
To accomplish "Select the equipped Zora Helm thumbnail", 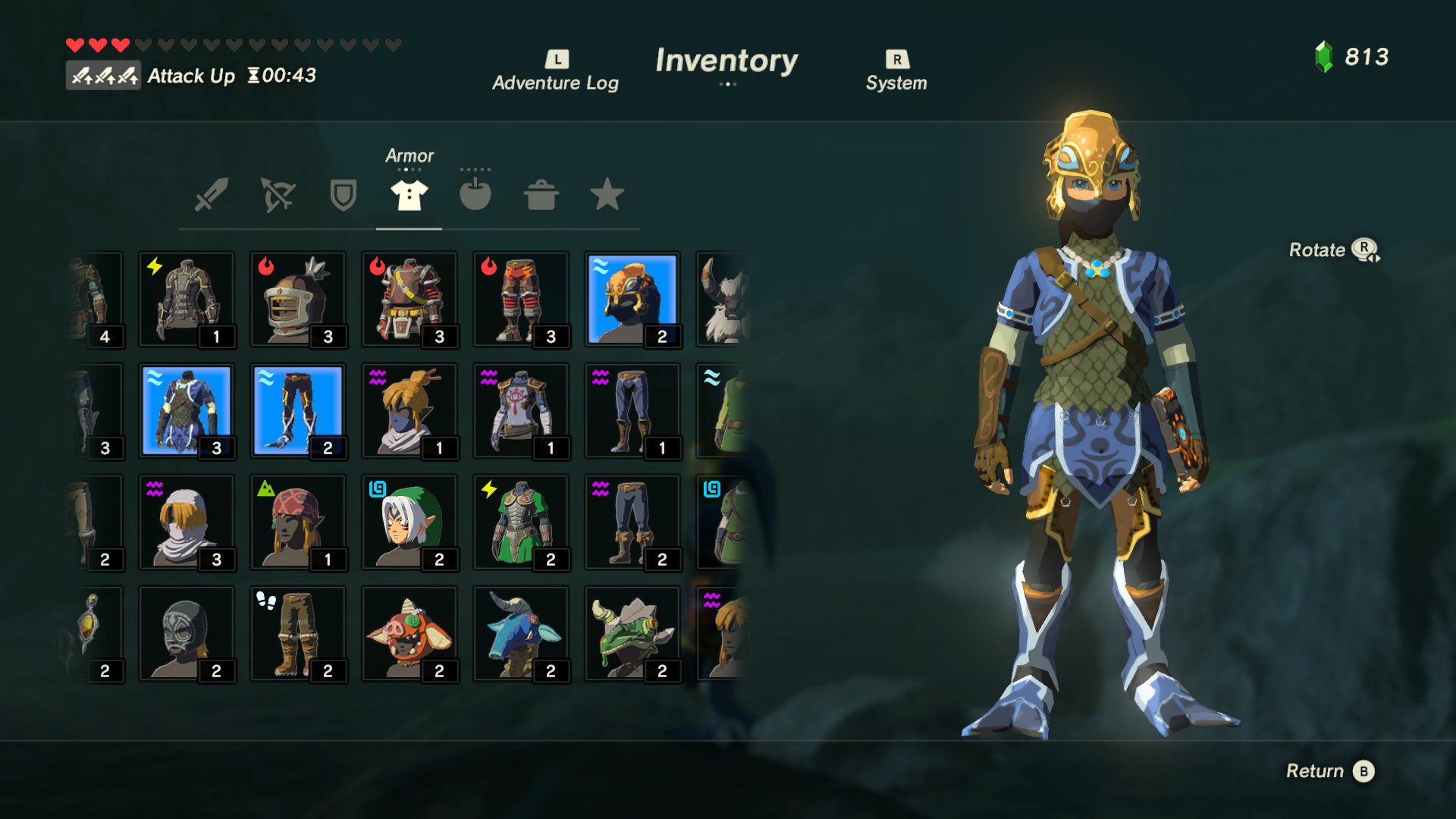I will tap(632, 298).
